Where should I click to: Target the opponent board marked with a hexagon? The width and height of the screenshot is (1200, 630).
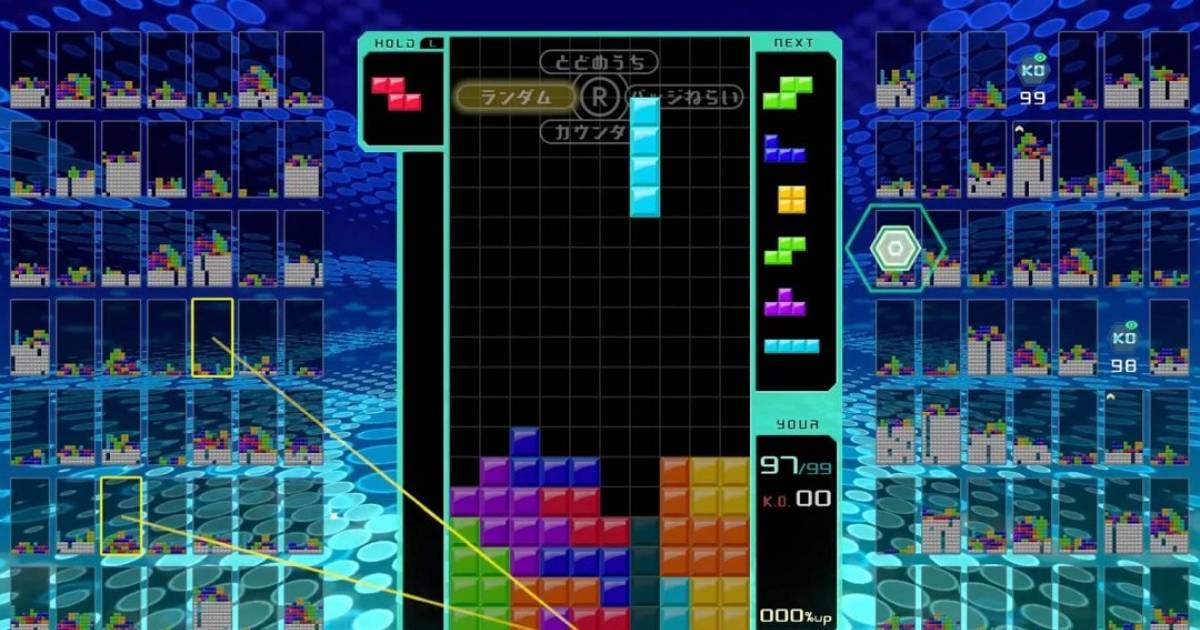(x=896, y=248)
